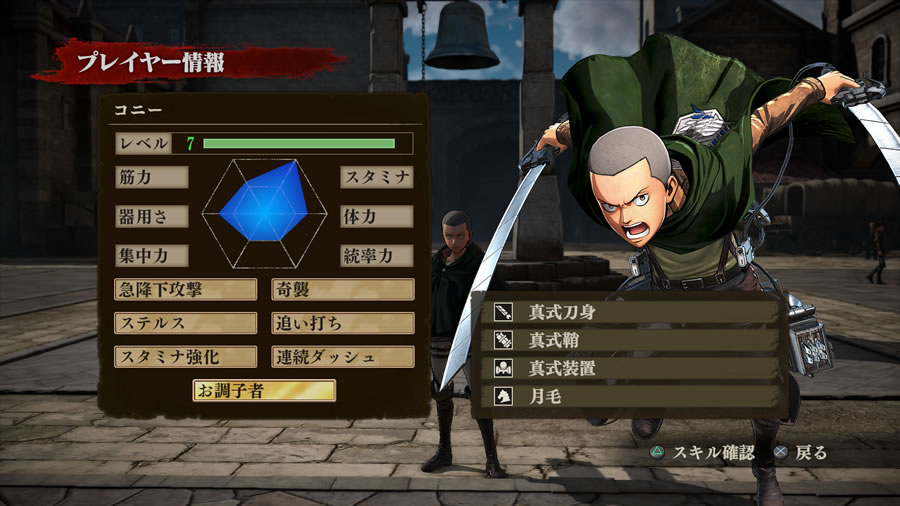Select the スタミナ強化 skill
900x506 pixels.
coord(185,357)
